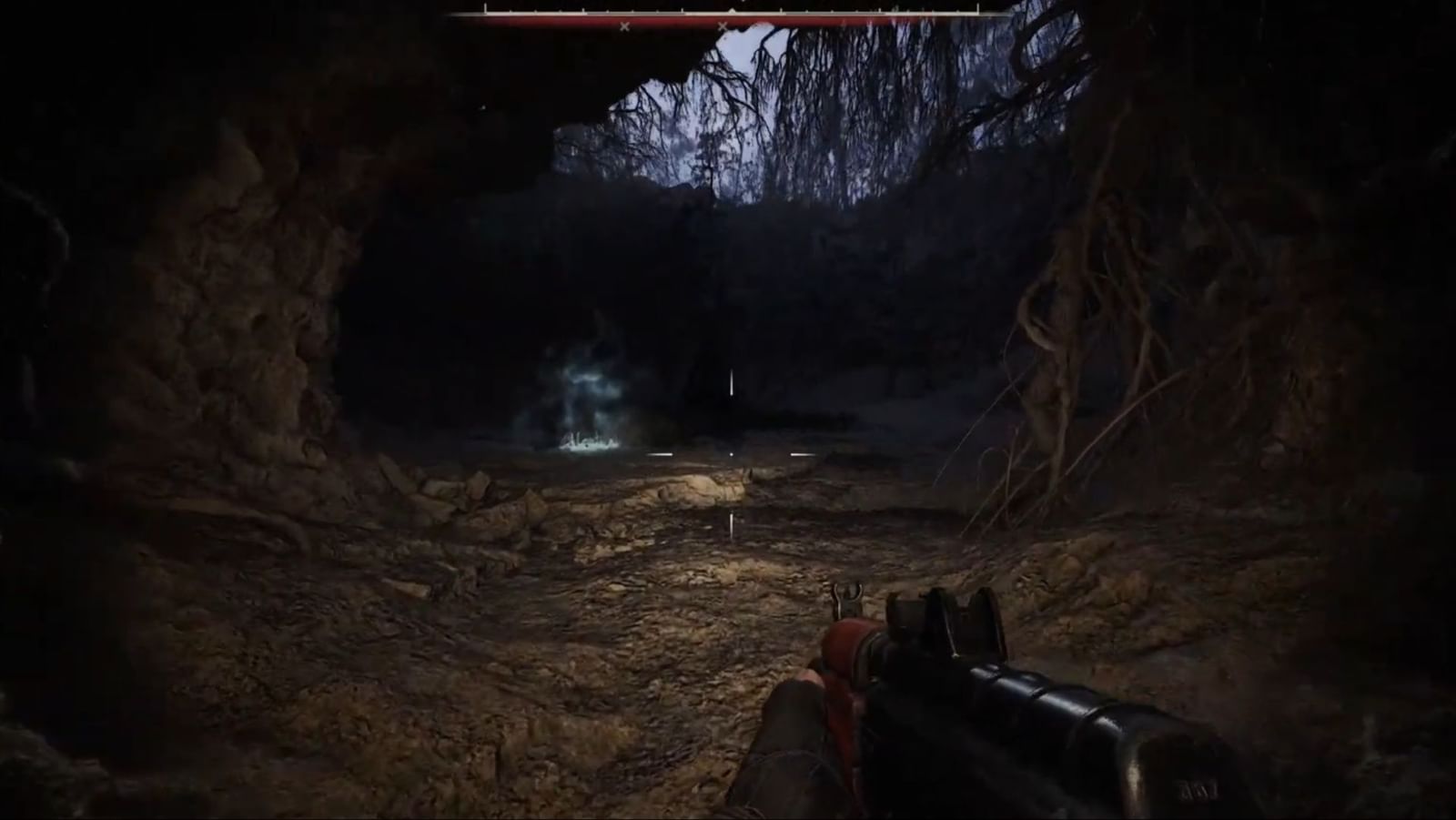Select the right X marker on the compass
The height and width of the screenshot is (820, 1456).
(723, 25)
